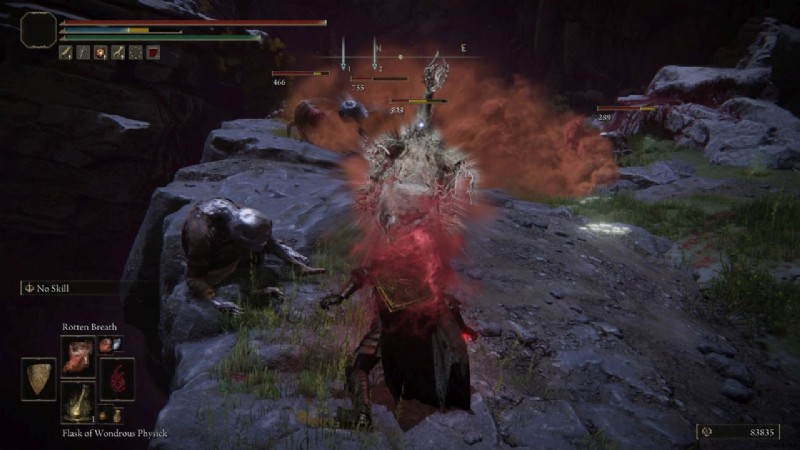
Task: Select the red right-hand armament slot
Action: click(117, 378)
